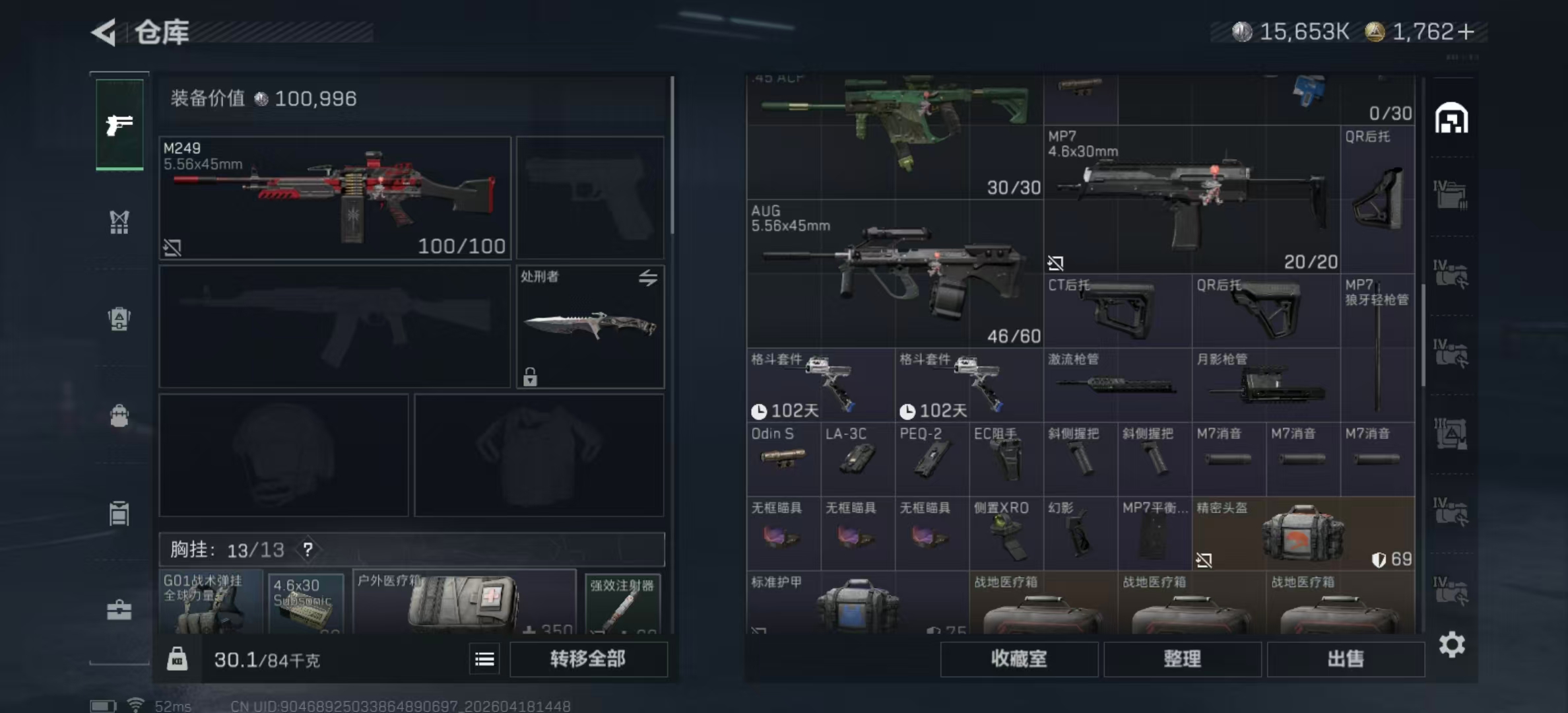The width and height of the screenshot is (1568, 713).
Task: Select the 户外医疗箱 medical kit
Action: [x=464, y=602]
